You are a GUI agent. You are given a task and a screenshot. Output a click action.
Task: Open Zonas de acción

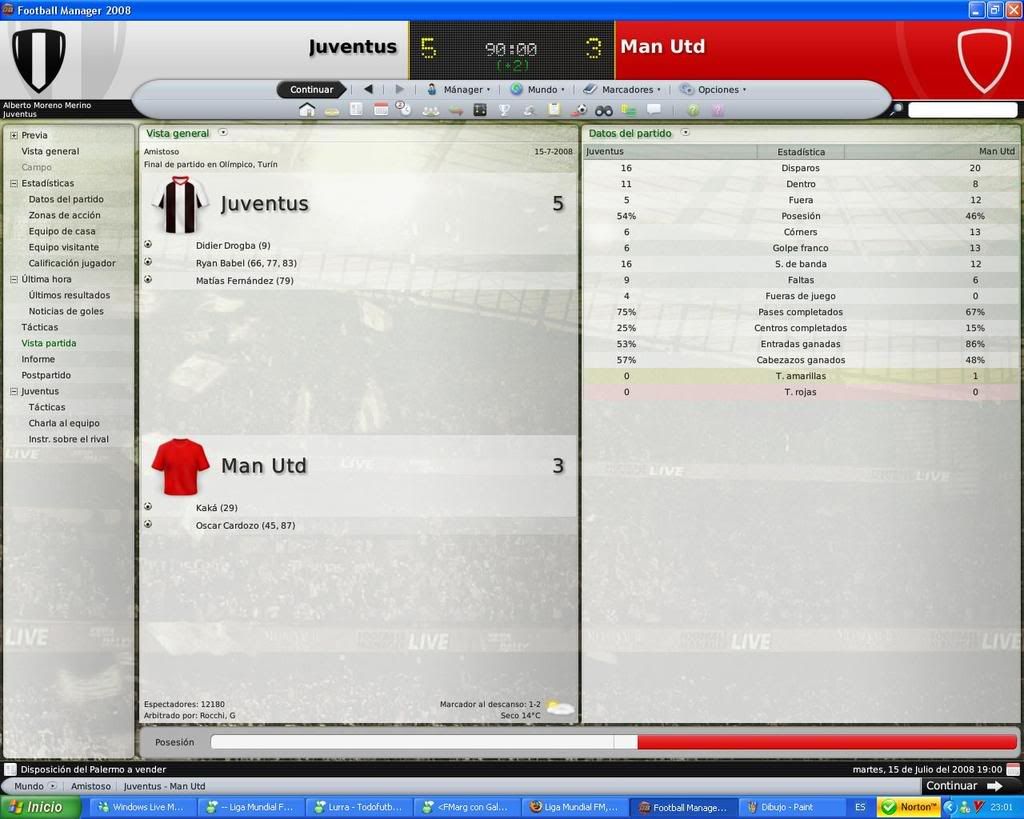[64, 215]
